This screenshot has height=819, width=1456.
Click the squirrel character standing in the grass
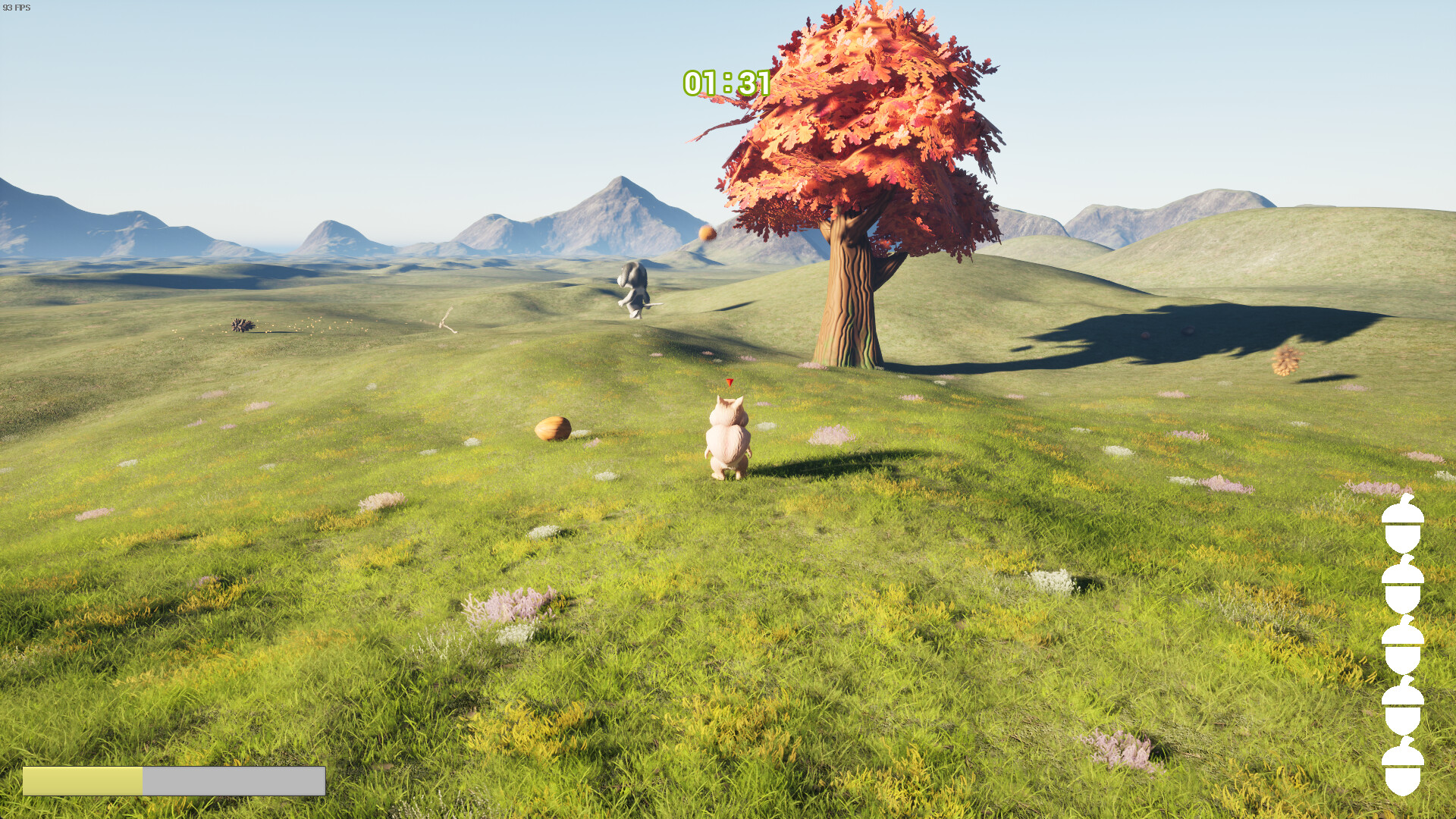(x=728, y=440)
